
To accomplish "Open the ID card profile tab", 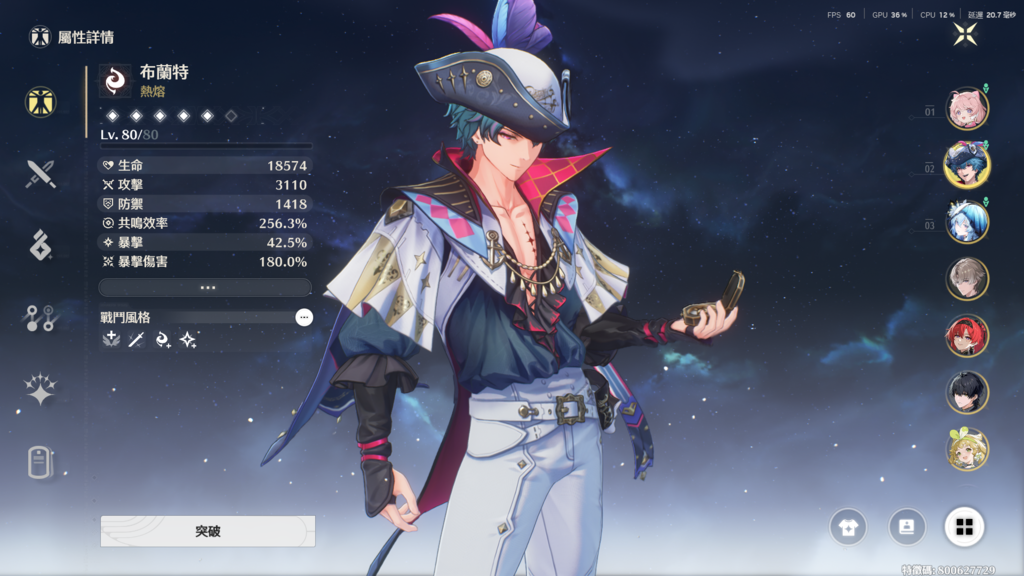I will [x=41, y=462].
